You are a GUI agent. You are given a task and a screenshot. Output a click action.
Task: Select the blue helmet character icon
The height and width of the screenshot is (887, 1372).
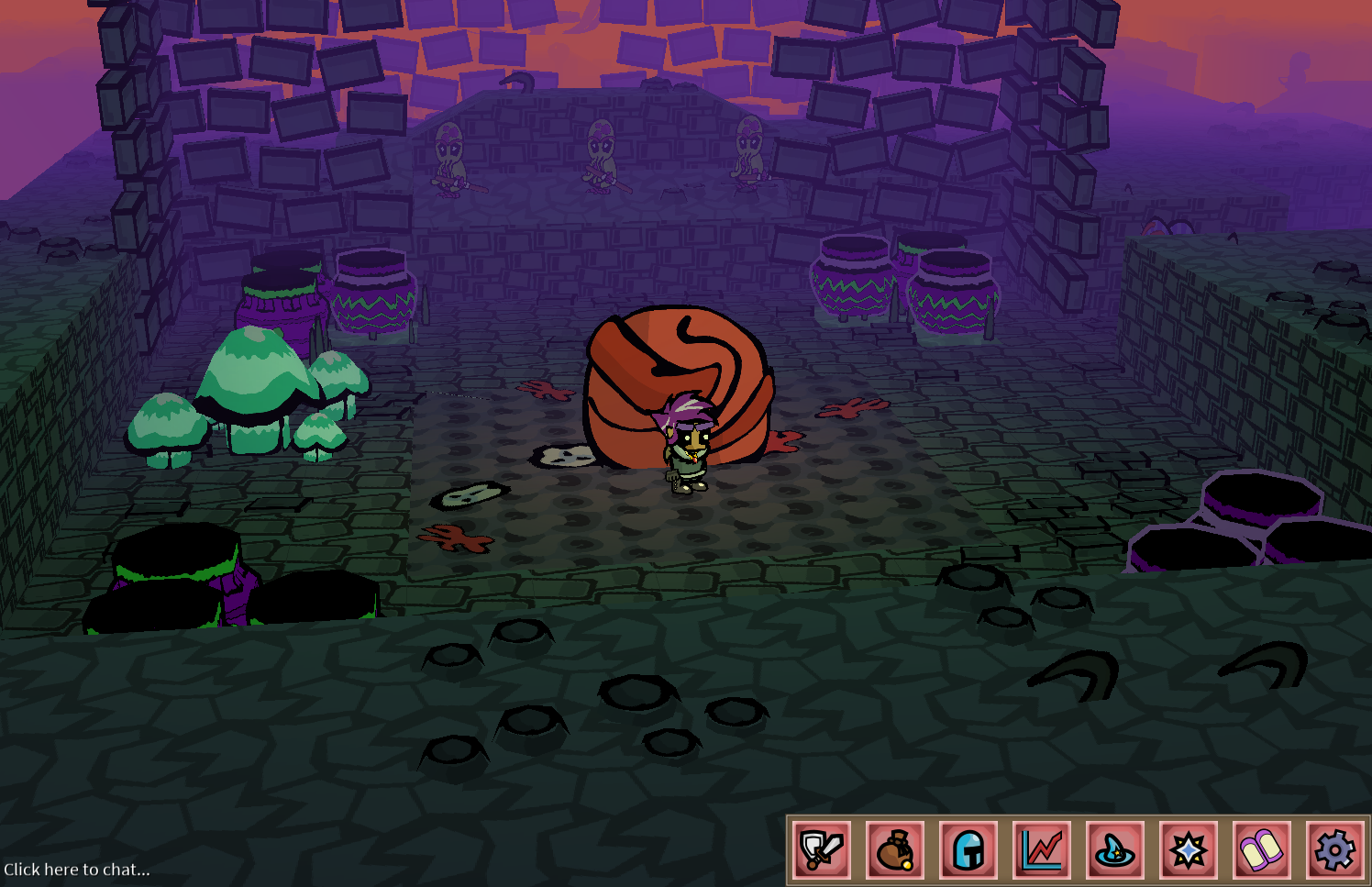[968, 848]
